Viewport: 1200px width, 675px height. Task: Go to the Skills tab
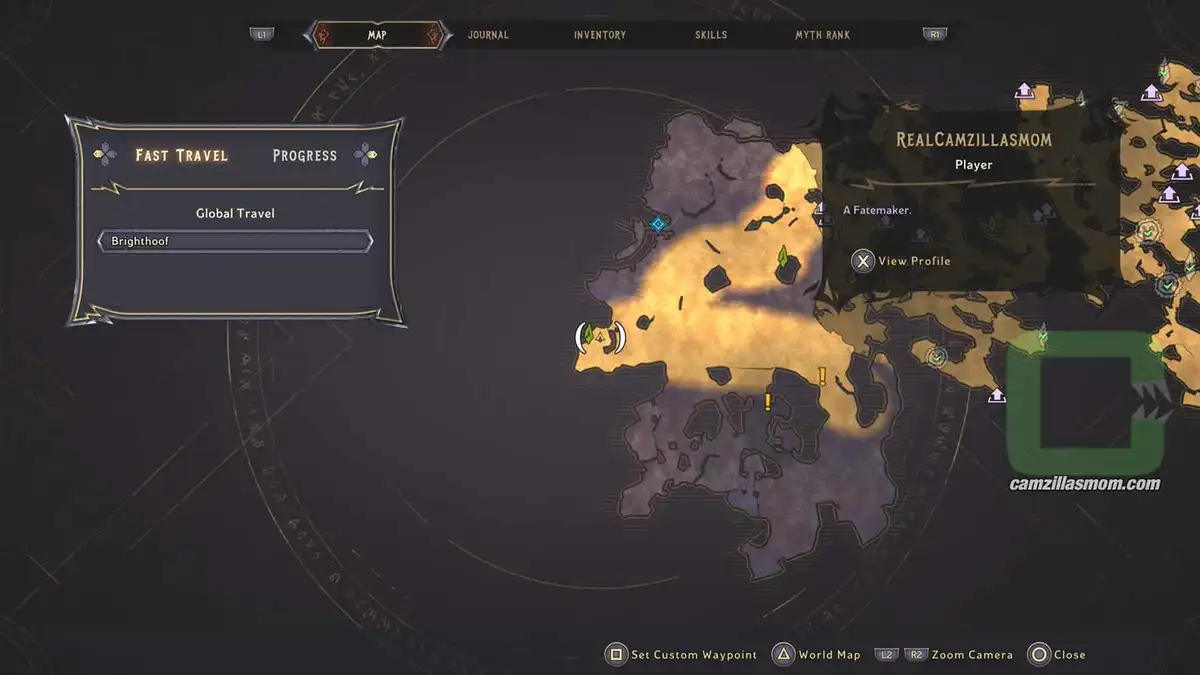(711, 35)
